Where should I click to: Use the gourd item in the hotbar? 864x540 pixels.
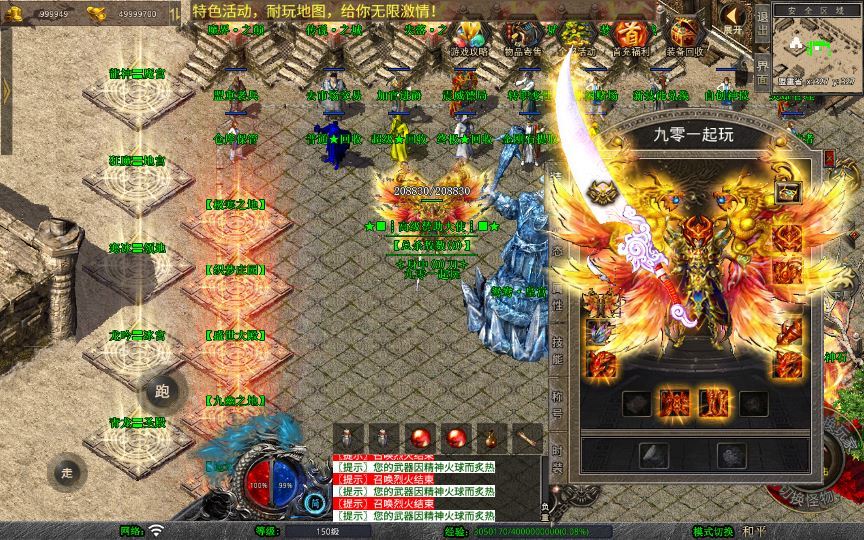click(491, 437)
